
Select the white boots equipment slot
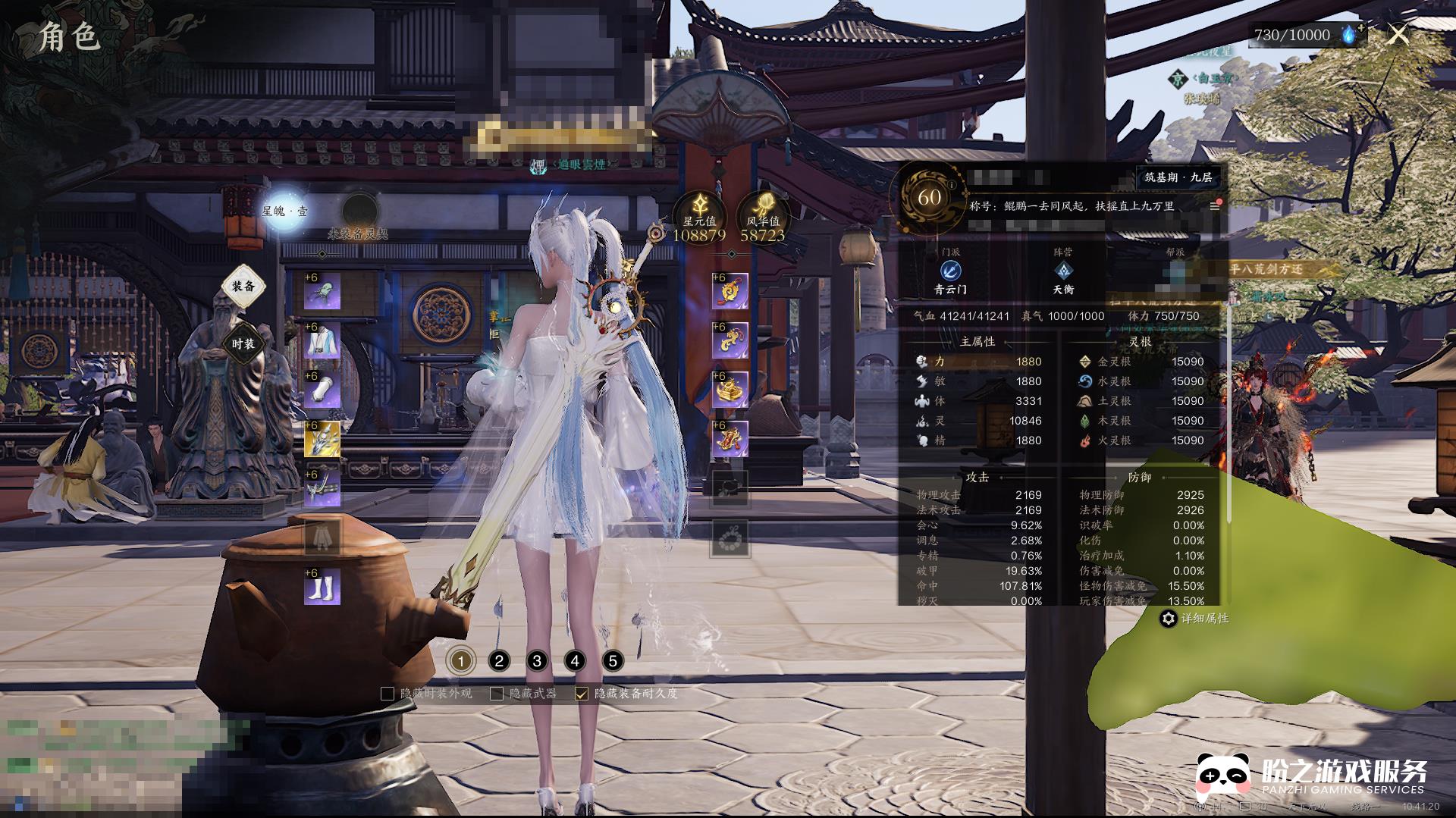point(322,588)
